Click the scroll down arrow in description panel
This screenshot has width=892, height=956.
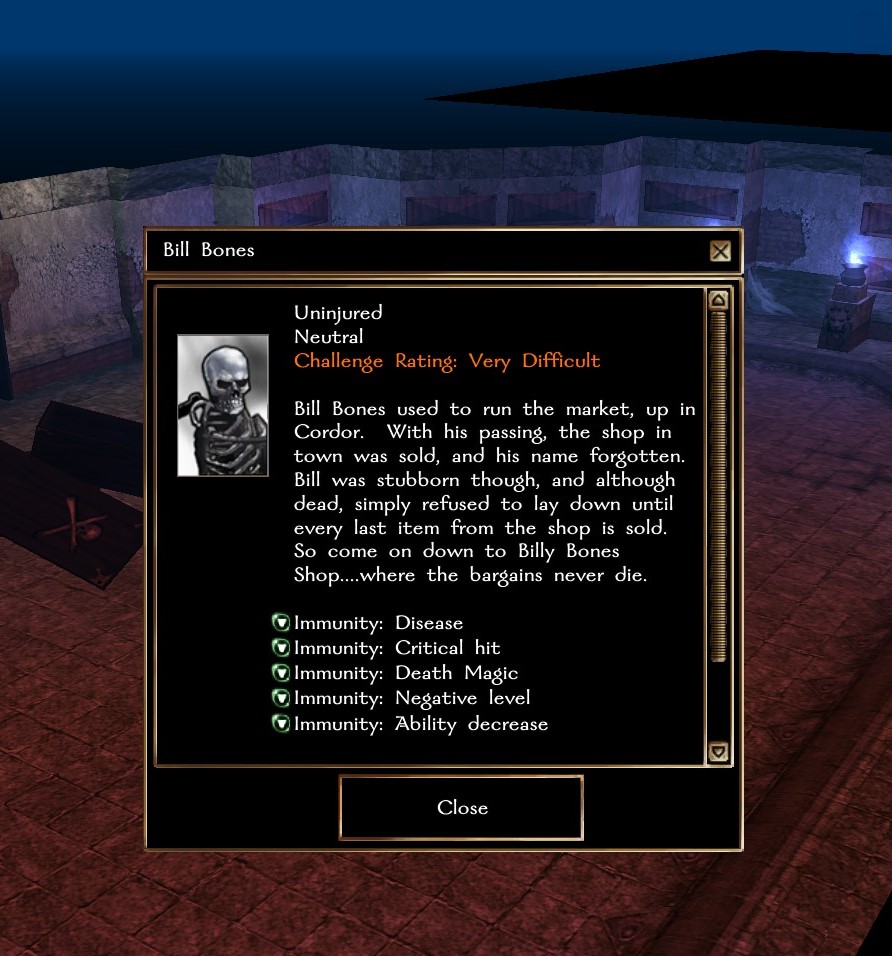click(x=718, y=751)
